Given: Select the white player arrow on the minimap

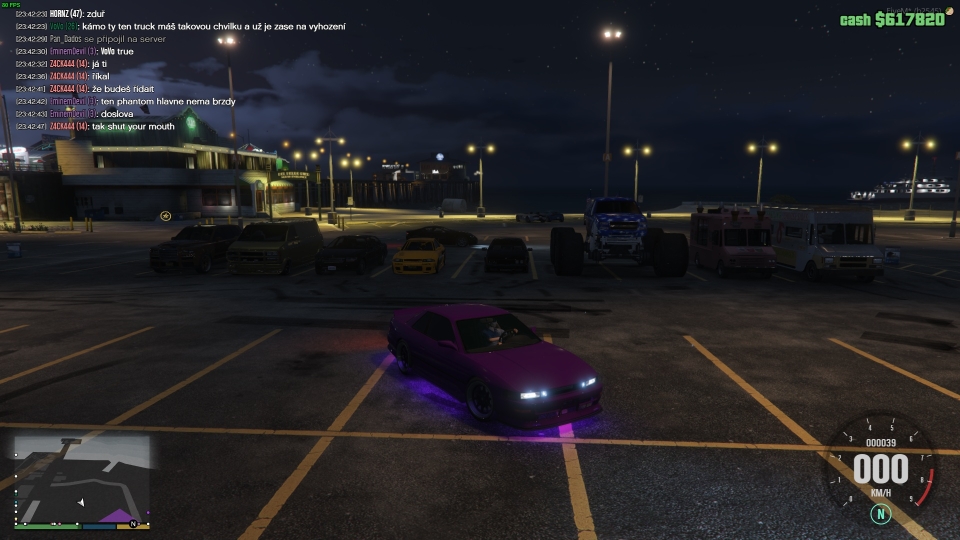Looking at the screenshot, I should pyautogui.click(x=81, y=501).
